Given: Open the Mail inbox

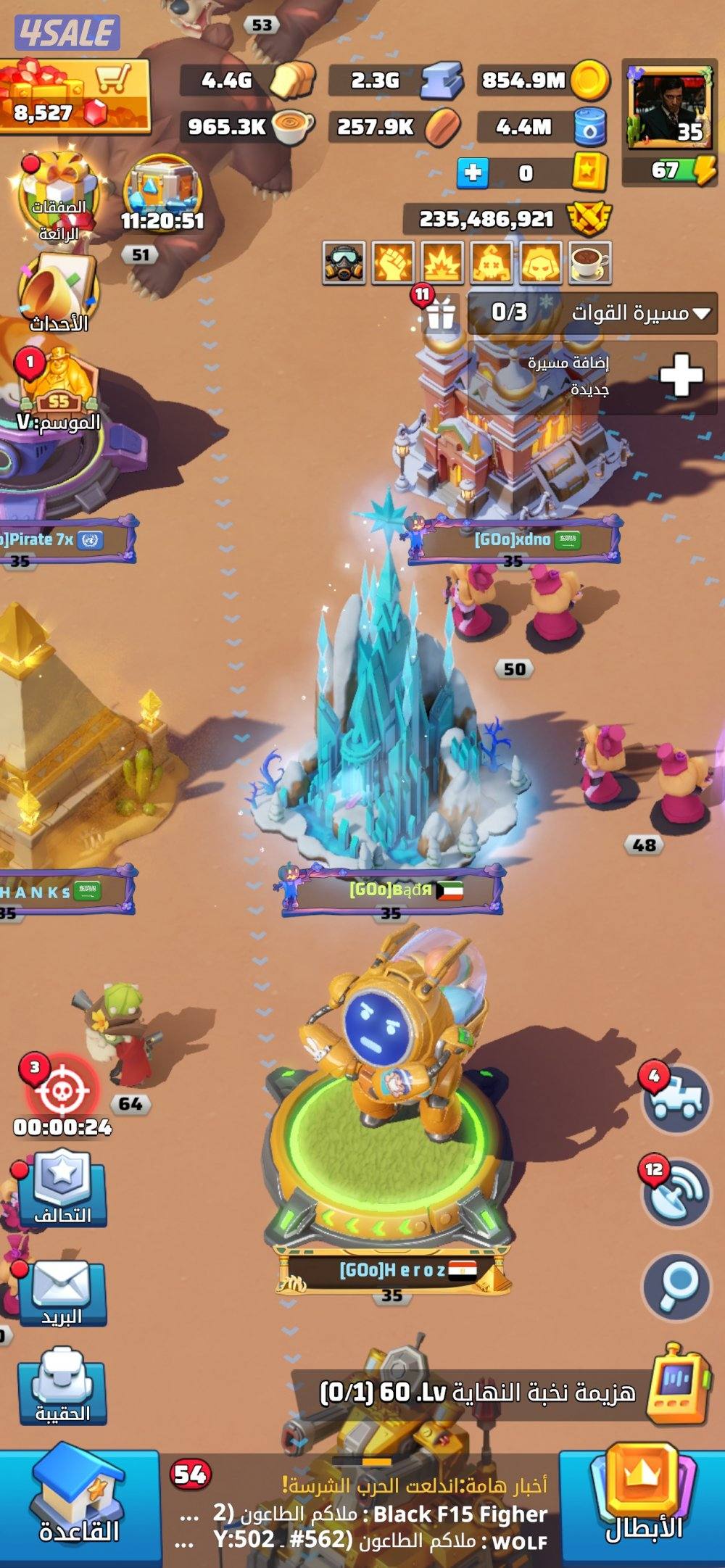Looking at the screenshot, I should coord(62,1292).
